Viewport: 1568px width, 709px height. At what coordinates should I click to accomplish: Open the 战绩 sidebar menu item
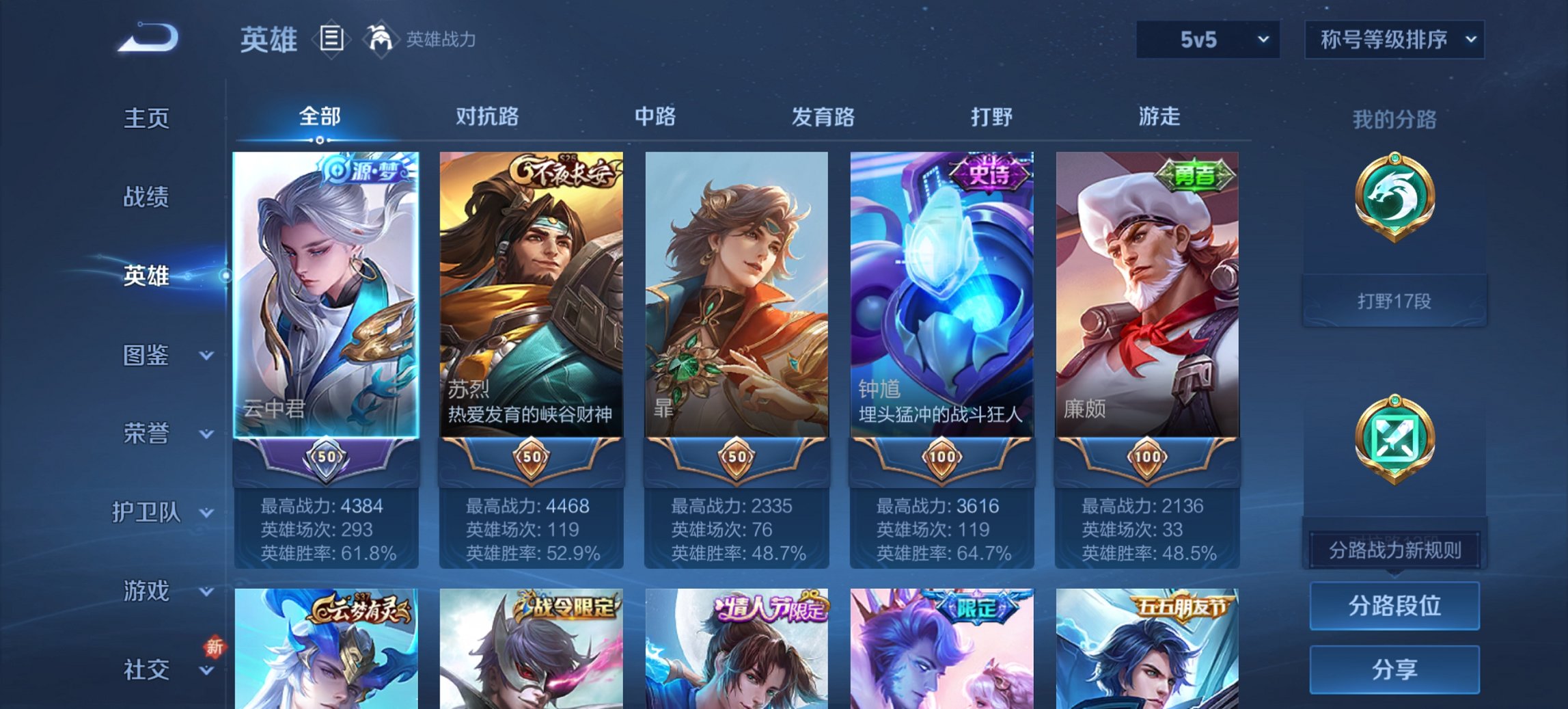[x=145, y=197]
